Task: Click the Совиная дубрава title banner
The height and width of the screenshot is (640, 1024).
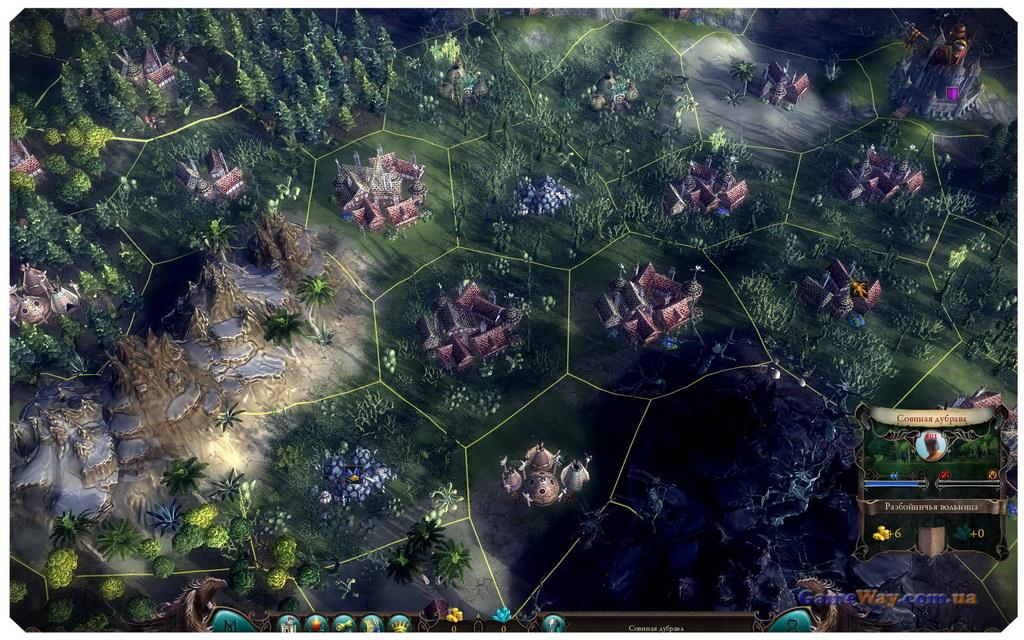Action: click(x=931, y=417)
